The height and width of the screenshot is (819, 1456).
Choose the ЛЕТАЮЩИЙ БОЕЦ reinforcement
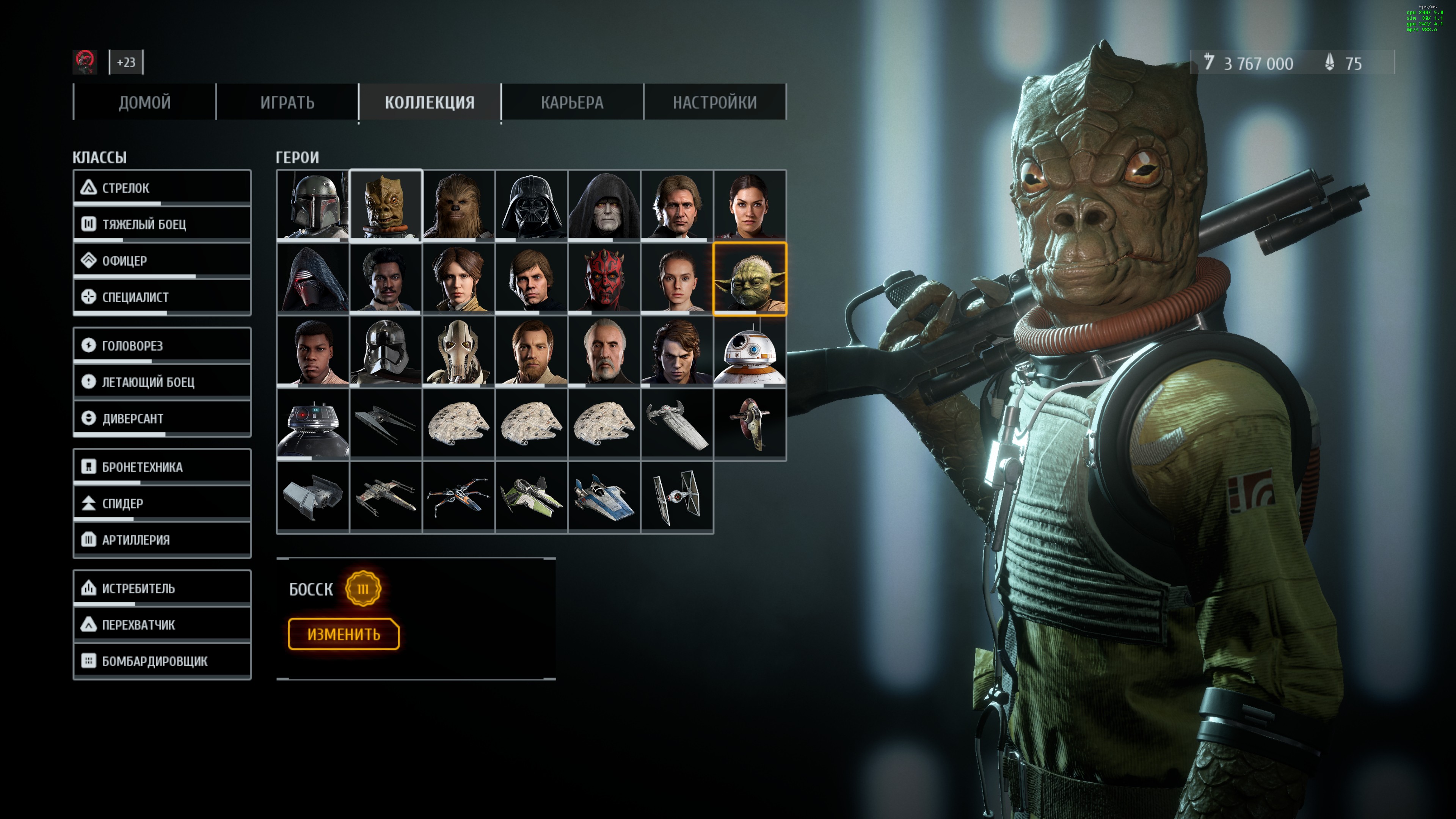click(162, 382)
